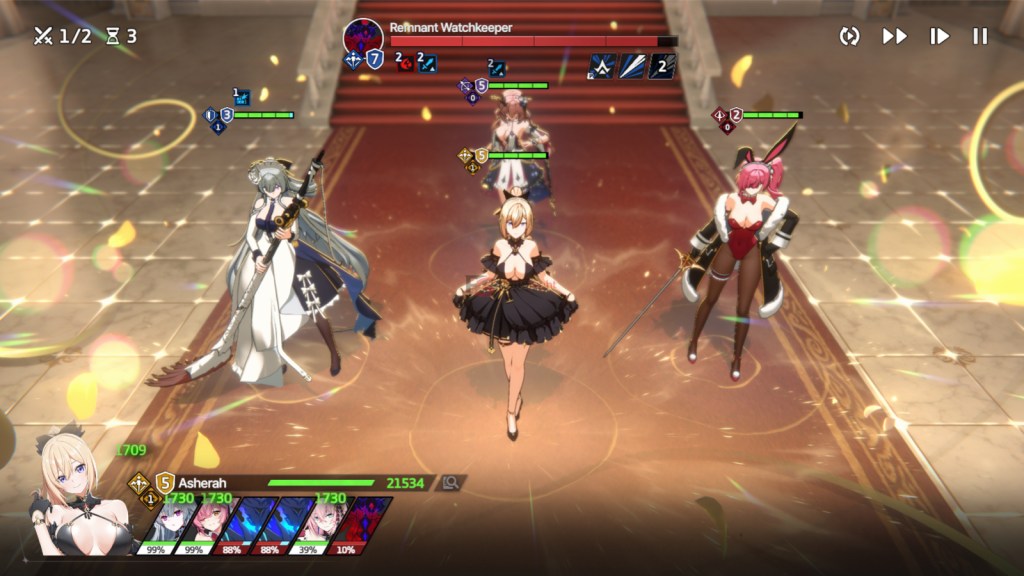
Task: Toggle auto-battle with the circular arrows icon
Action: pyautogui.click(x=850, y=36)
